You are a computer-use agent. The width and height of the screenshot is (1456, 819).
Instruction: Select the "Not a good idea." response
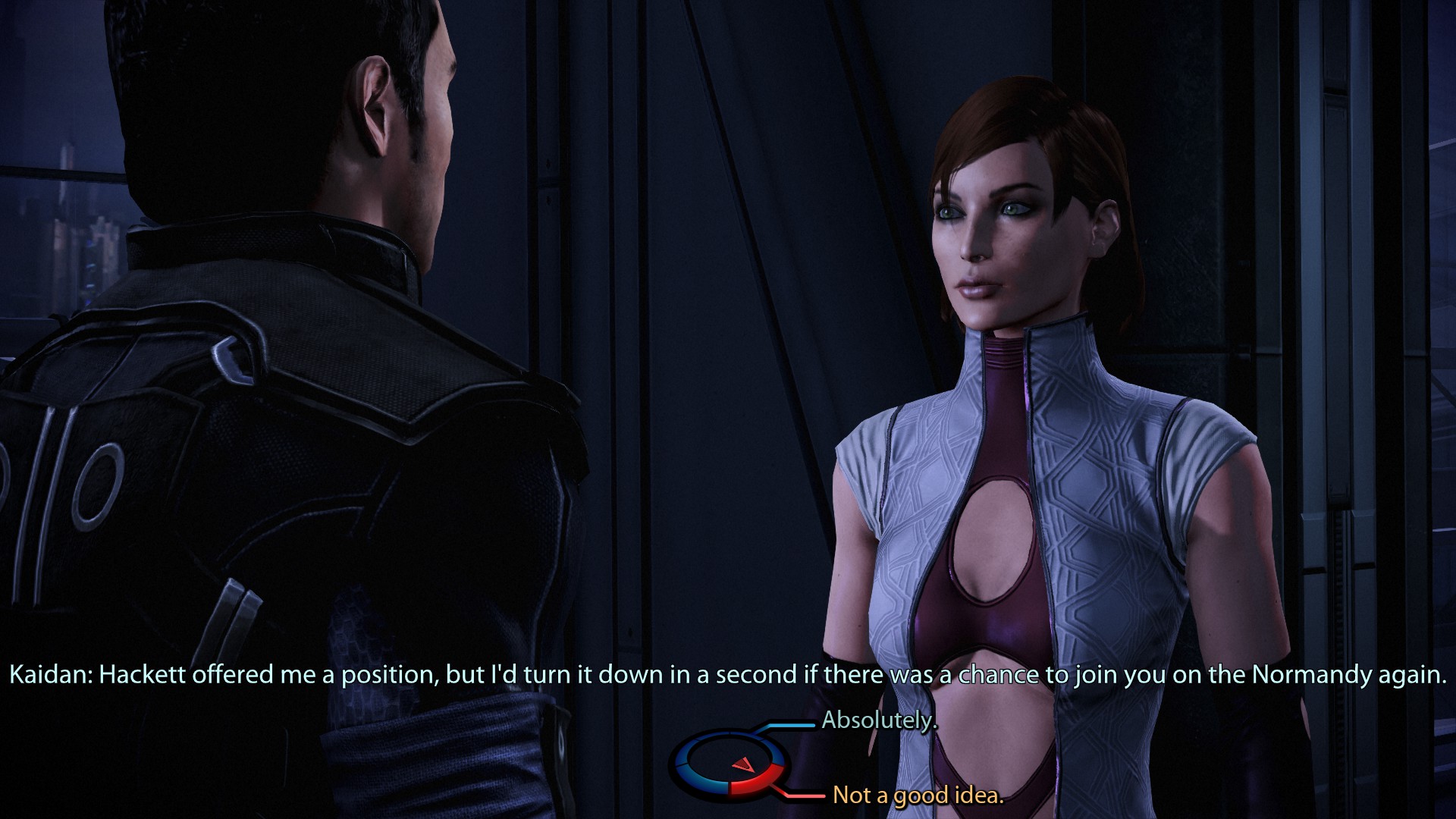click(918, 795)
